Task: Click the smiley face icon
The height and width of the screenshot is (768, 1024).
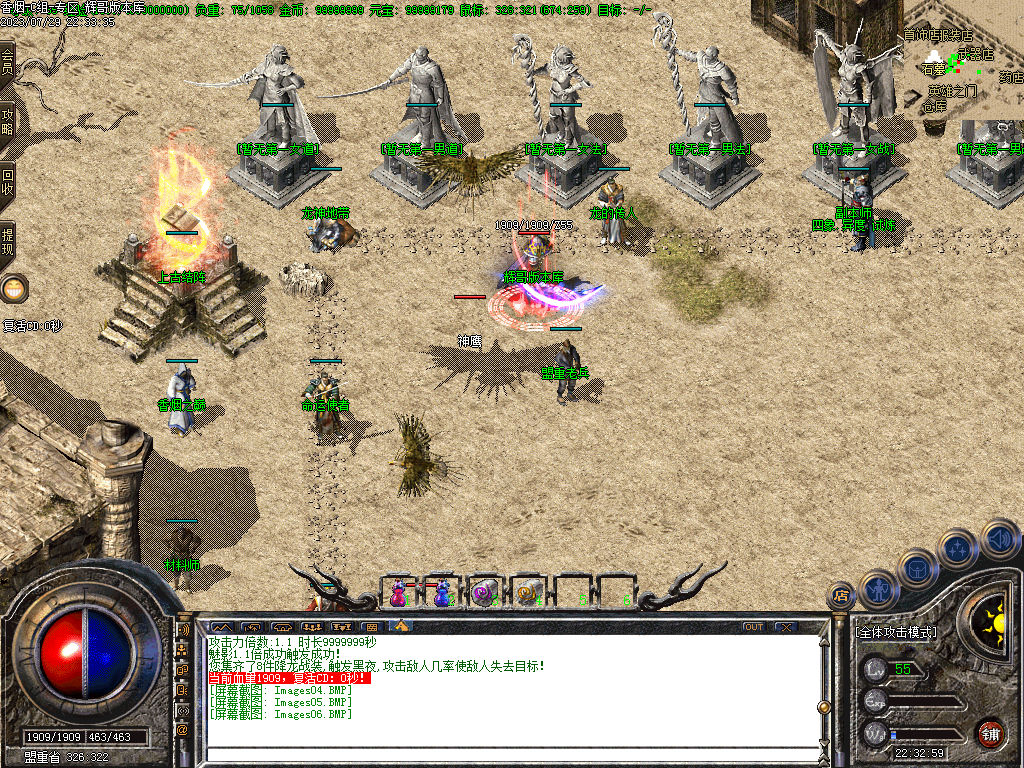Action: pyautogui.click(x=14, y=290)
